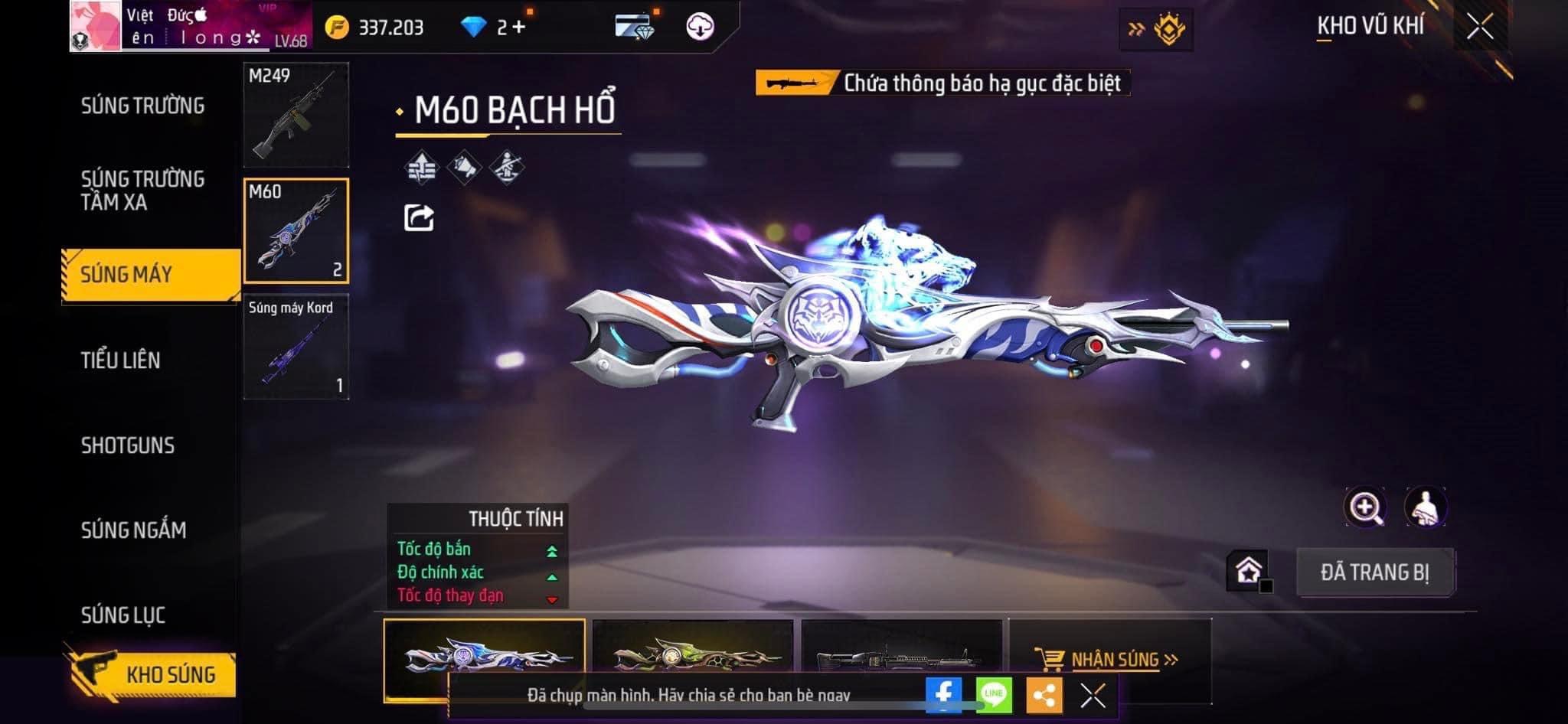Image resolution: width=1568 pixels, height=724 pixels.
Task: Switch to the SHOTGUNS category
Action: 128,445
